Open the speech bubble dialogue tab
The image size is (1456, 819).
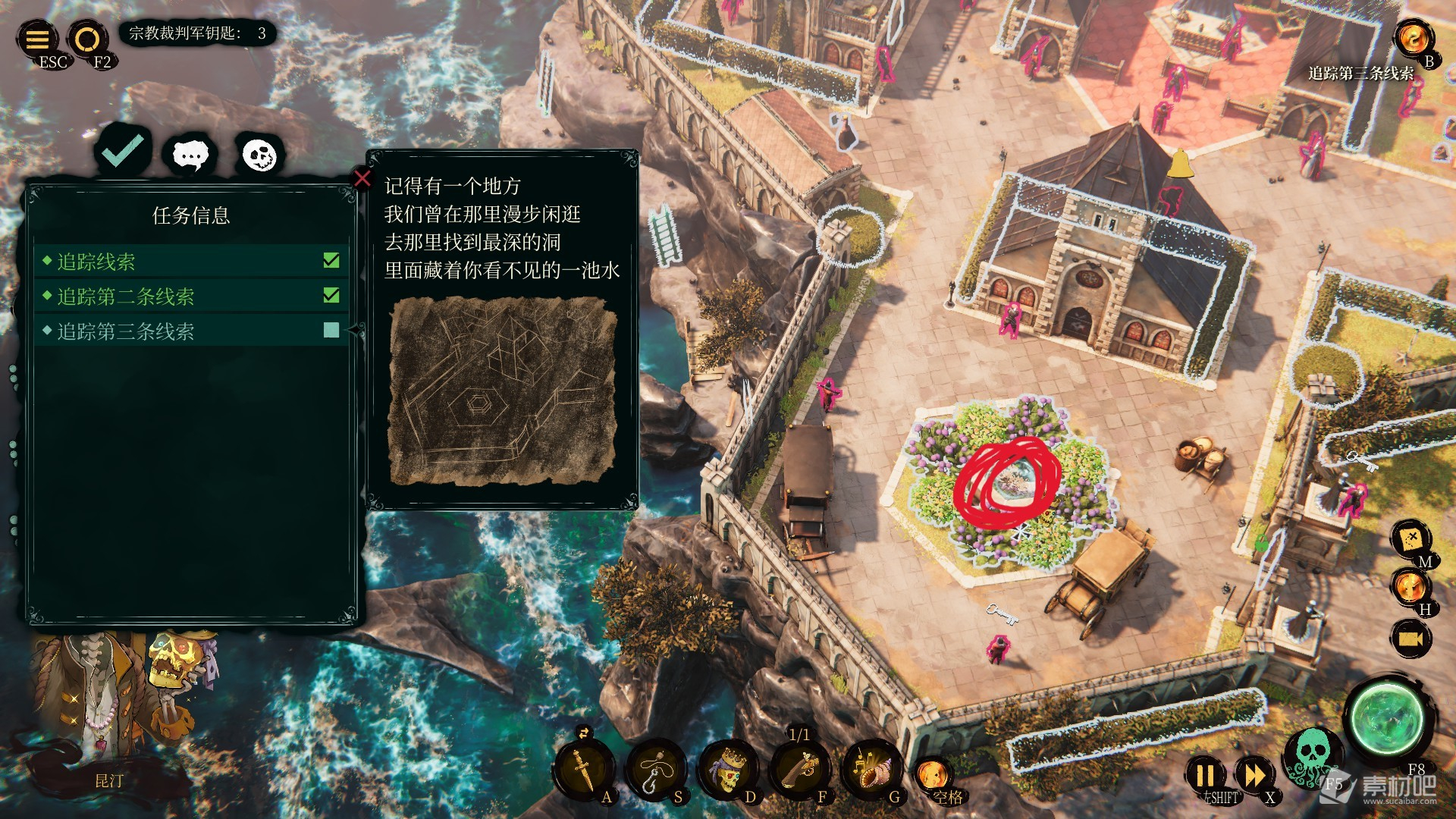point(190,155)
